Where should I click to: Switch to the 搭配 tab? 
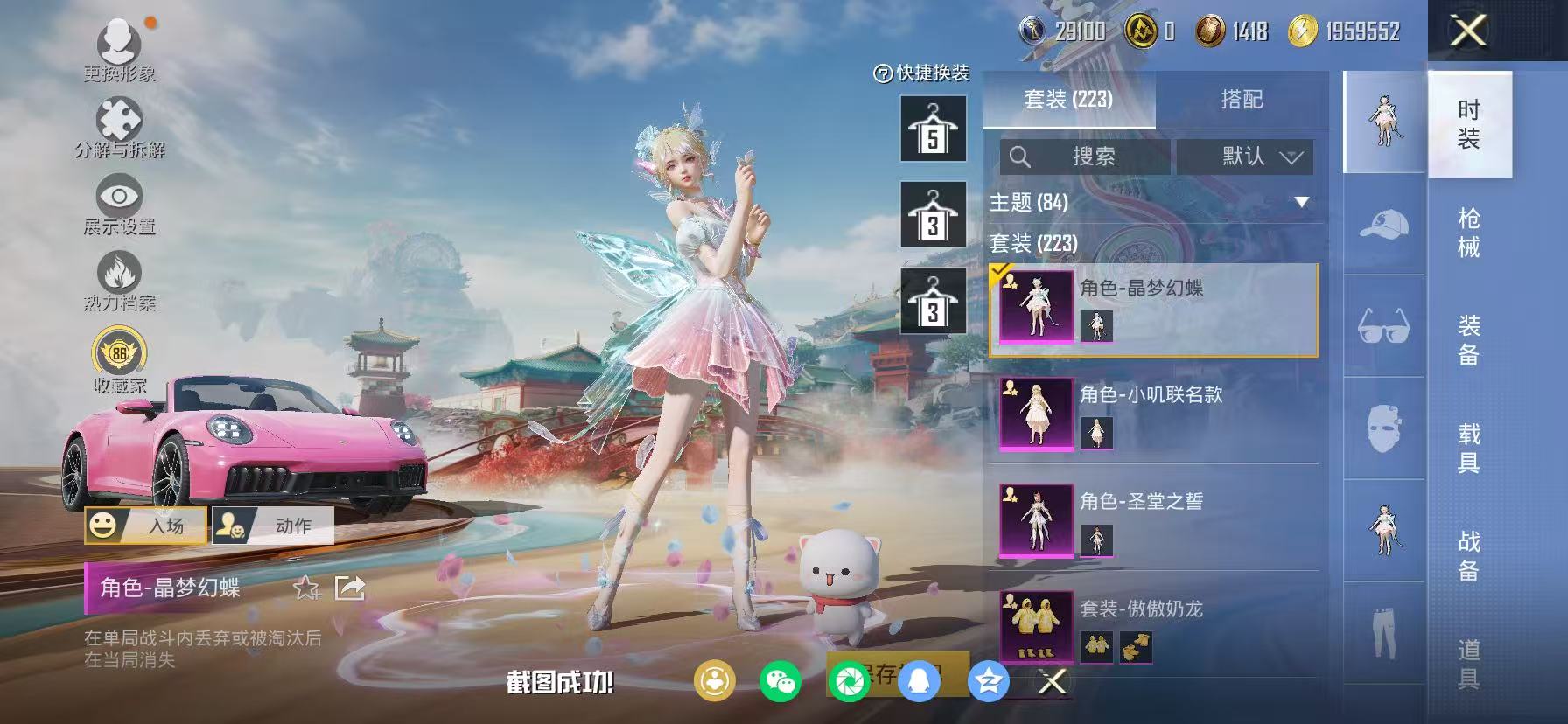click(1242, 99)
